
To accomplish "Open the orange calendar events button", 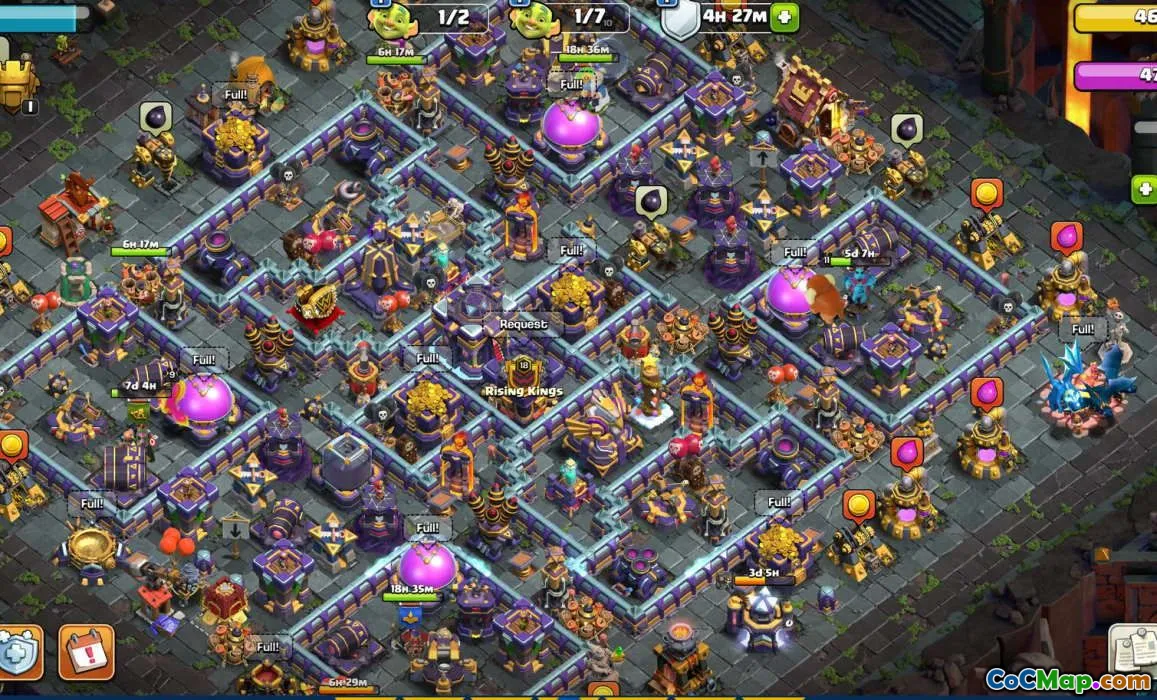I will (86, 653).
